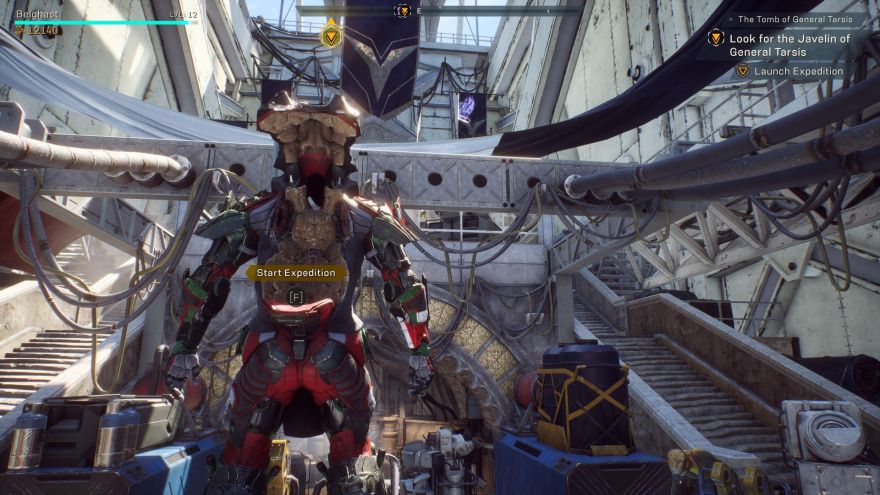Select the Launch Expedition sub-objective
The height and width of the screenshot is (495, 880).
pyautogui.click(x=797, y=71)
